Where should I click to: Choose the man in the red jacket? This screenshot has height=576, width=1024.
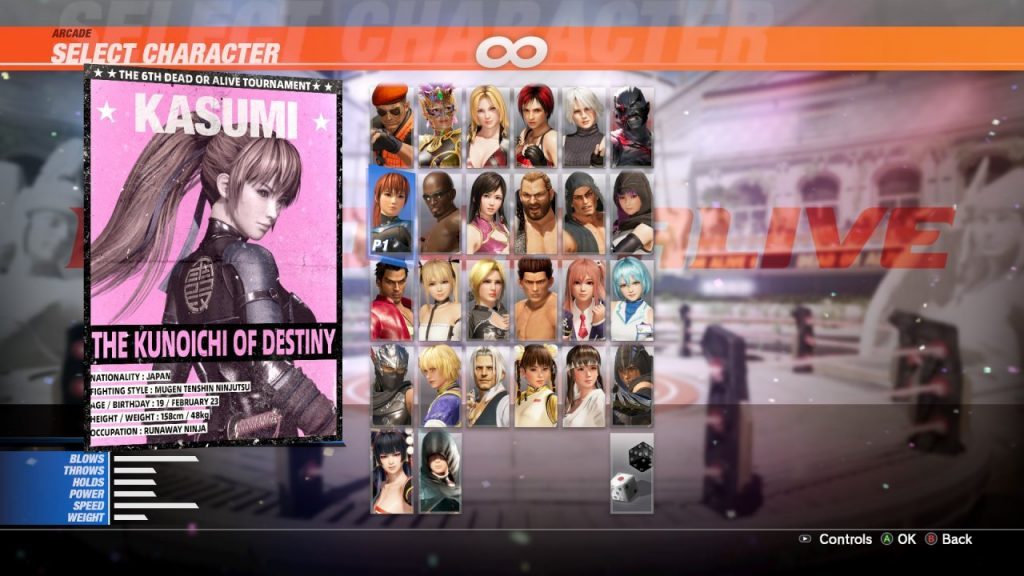[x=391, y=298]
